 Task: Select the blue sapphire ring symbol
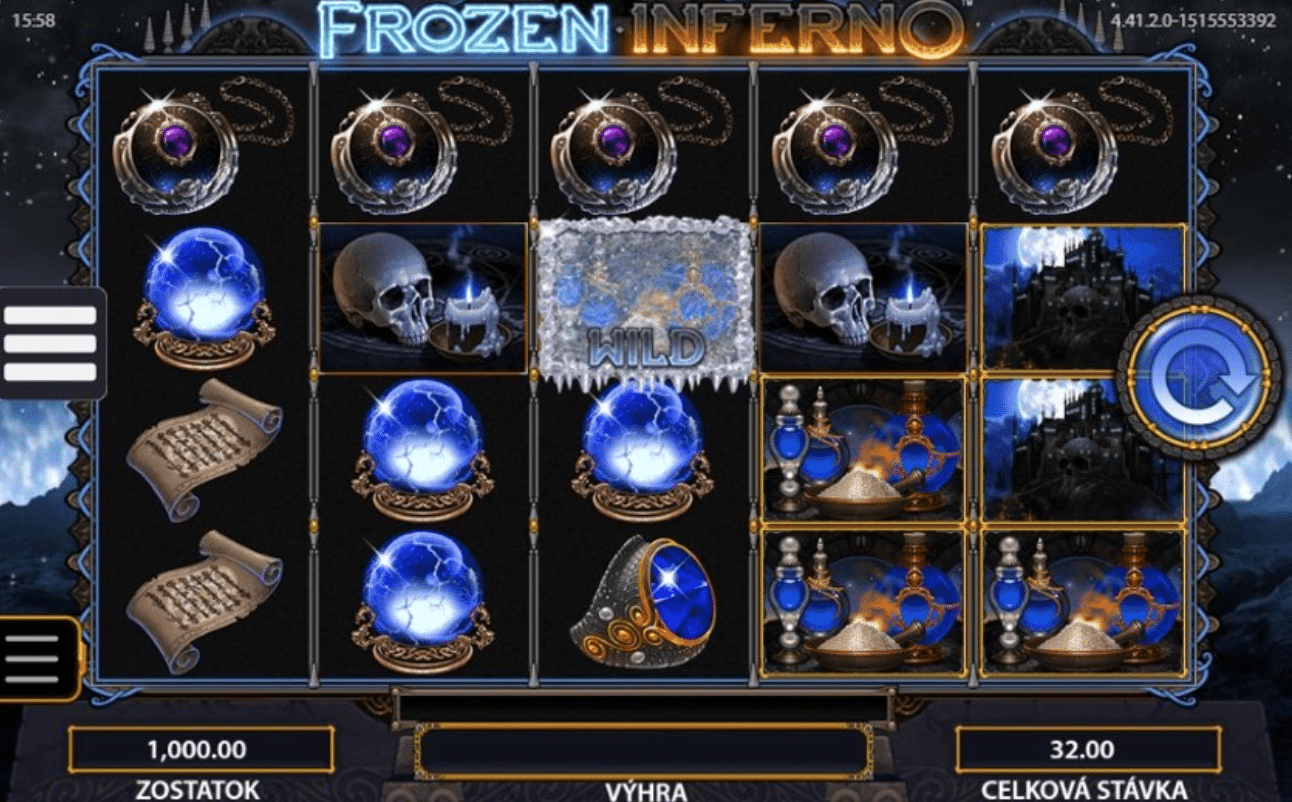pyautogui.click(x=640, y=600)
